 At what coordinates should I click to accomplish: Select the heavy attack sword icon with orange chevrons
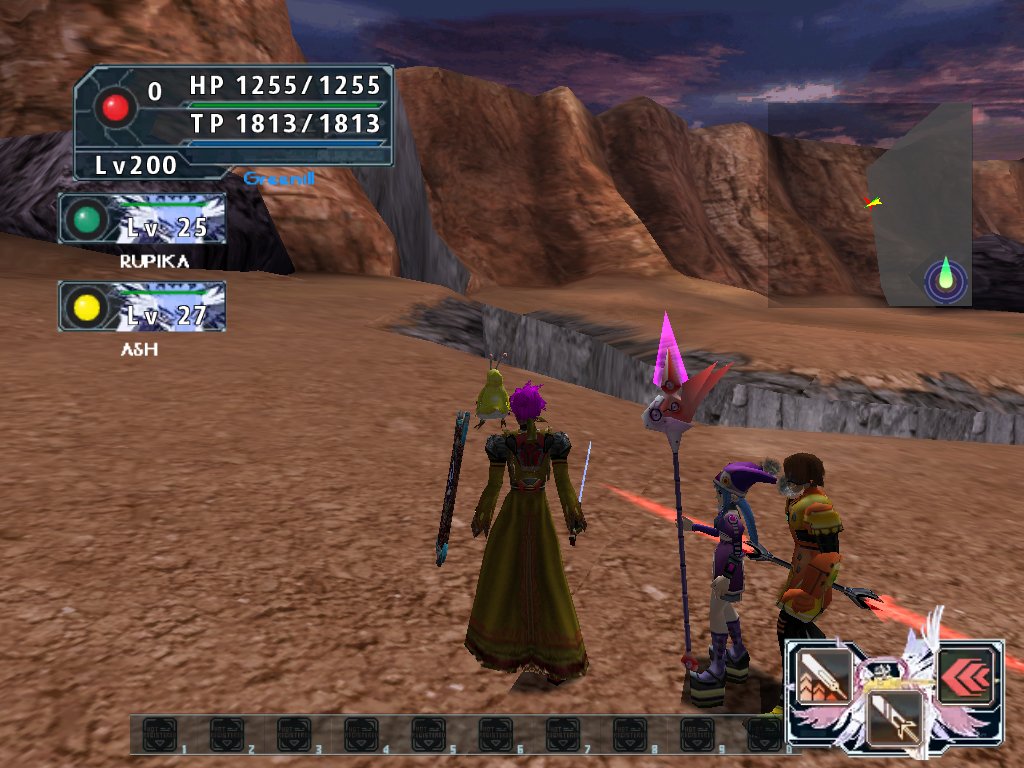coord(822,675)
